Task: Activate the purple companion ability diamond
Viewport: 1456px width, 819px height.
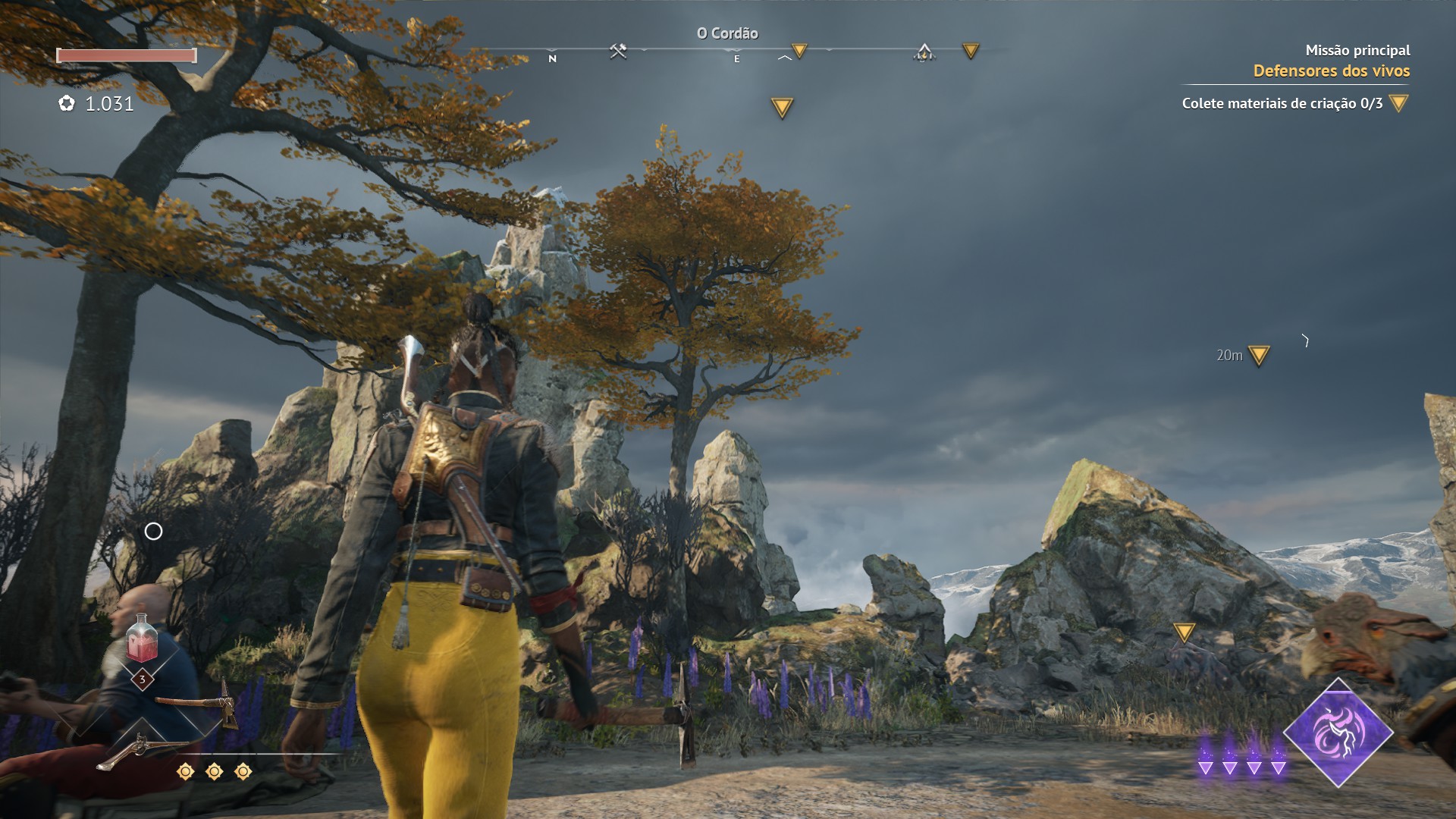Action: (x=1338, y=733)
